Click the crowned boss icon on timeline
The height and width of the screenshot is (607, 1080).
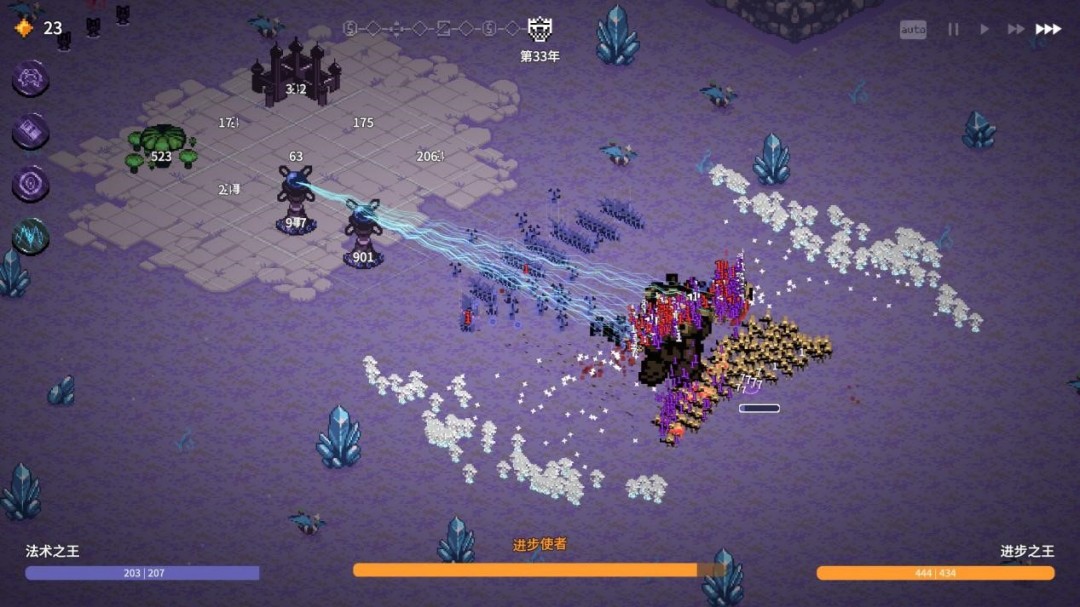coord(540,29)
